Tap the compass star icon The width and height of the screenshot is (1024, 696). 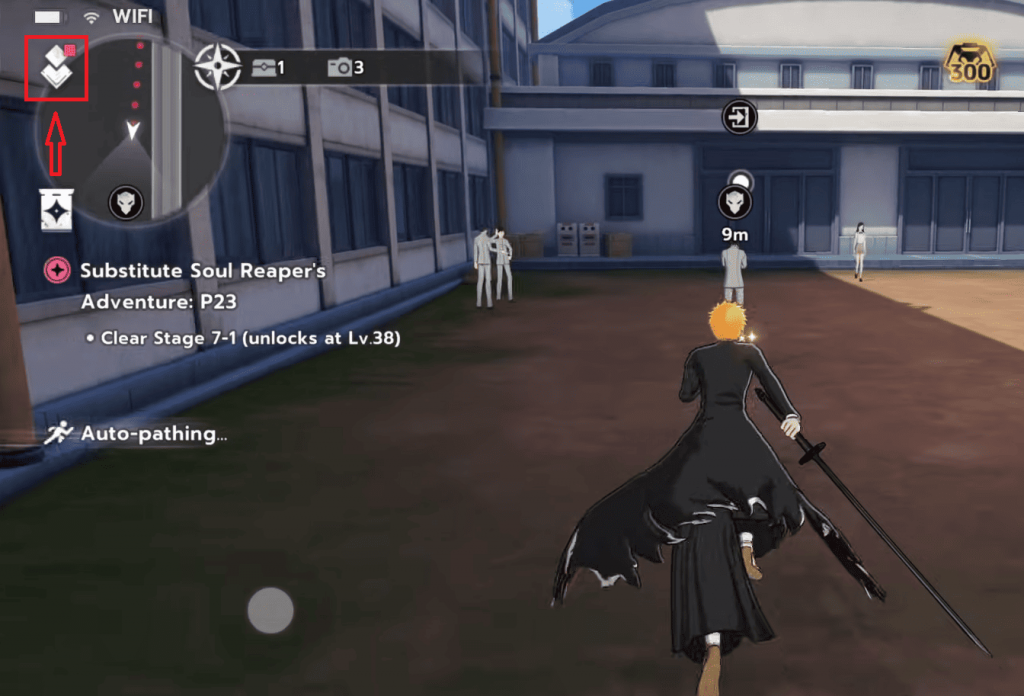[217, 67]
